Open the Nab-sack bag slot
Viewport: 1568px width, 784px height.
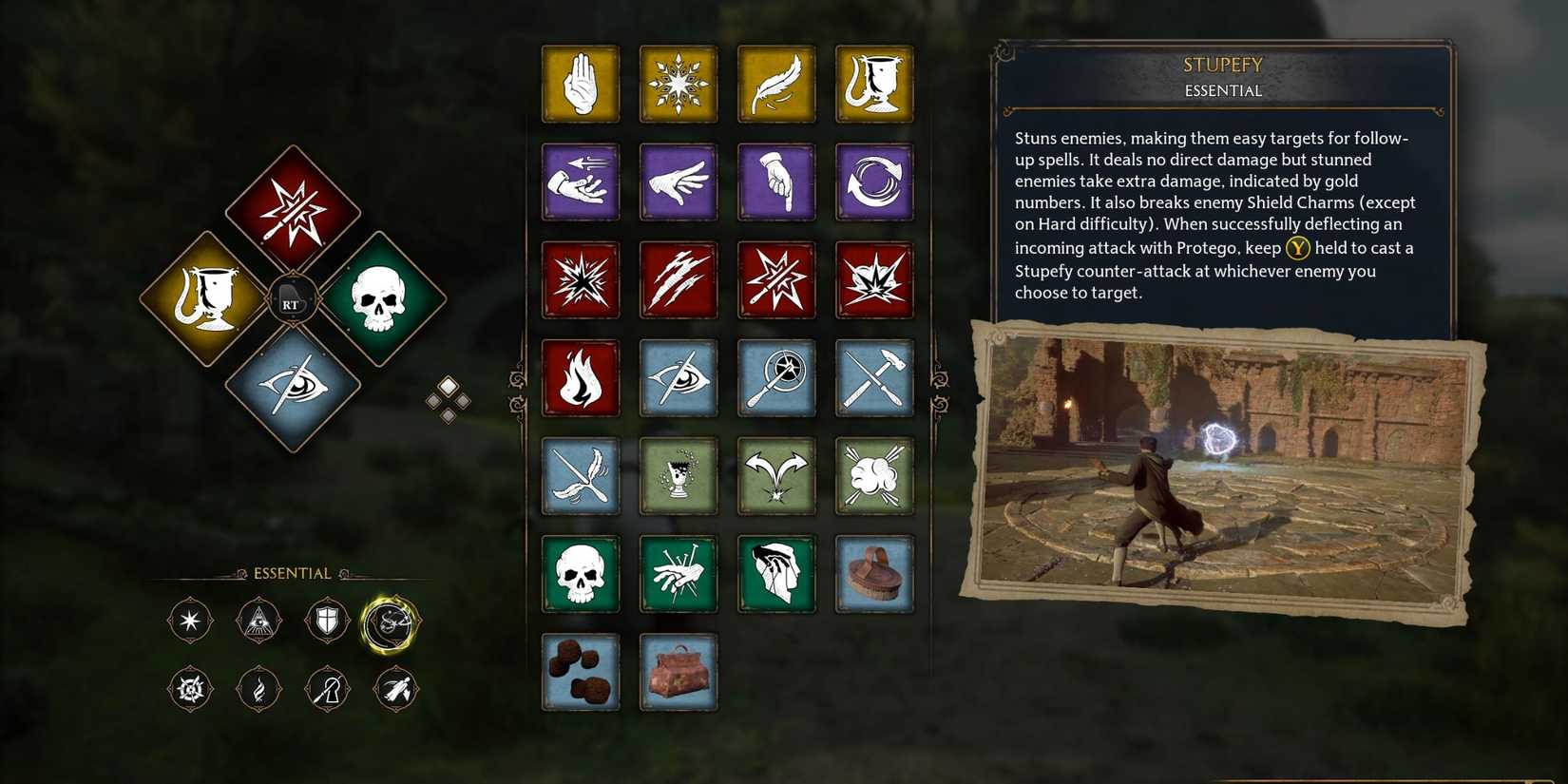679,672
